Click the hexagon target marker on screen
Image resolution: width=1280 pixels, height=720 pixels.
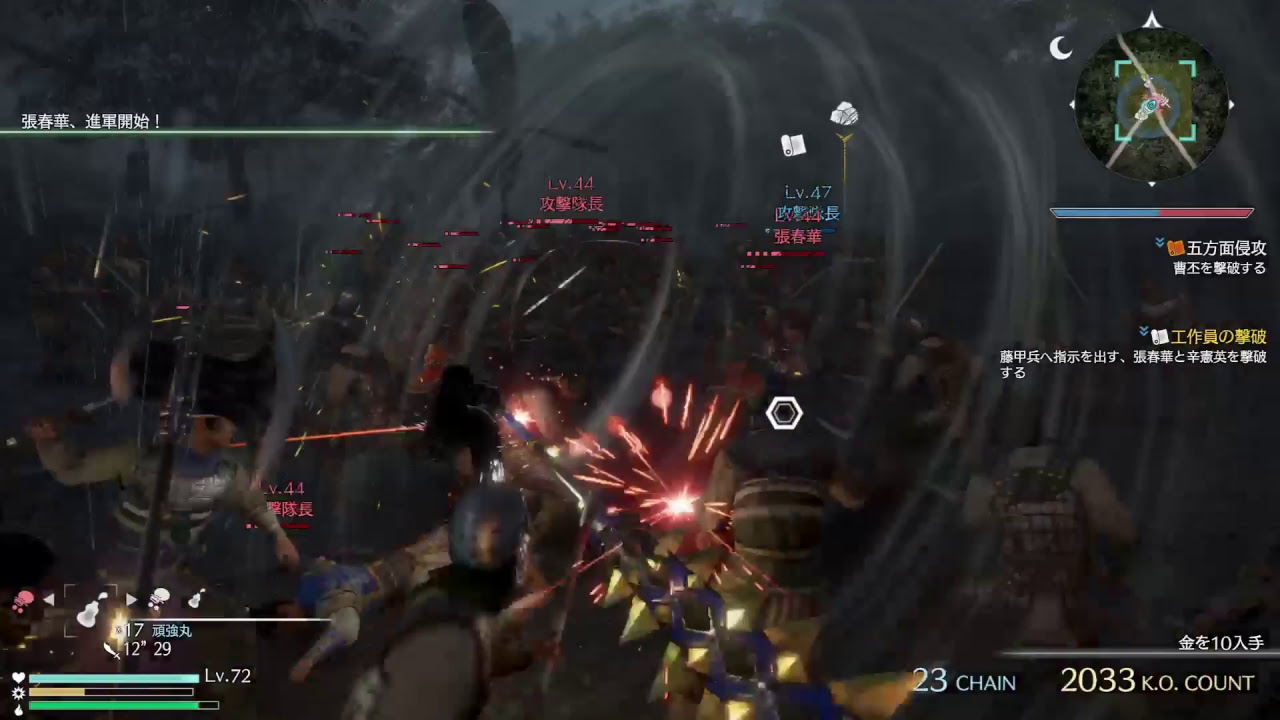pyautogui.click(x=784, y=413)
